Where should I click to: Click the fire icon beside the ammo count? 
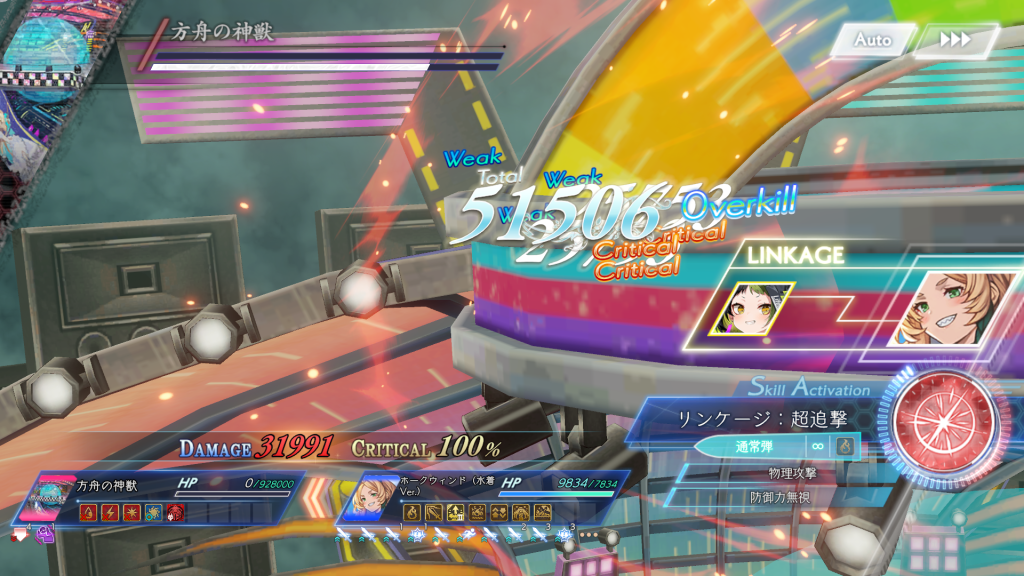pyautogui.click(x=846, y=446)
